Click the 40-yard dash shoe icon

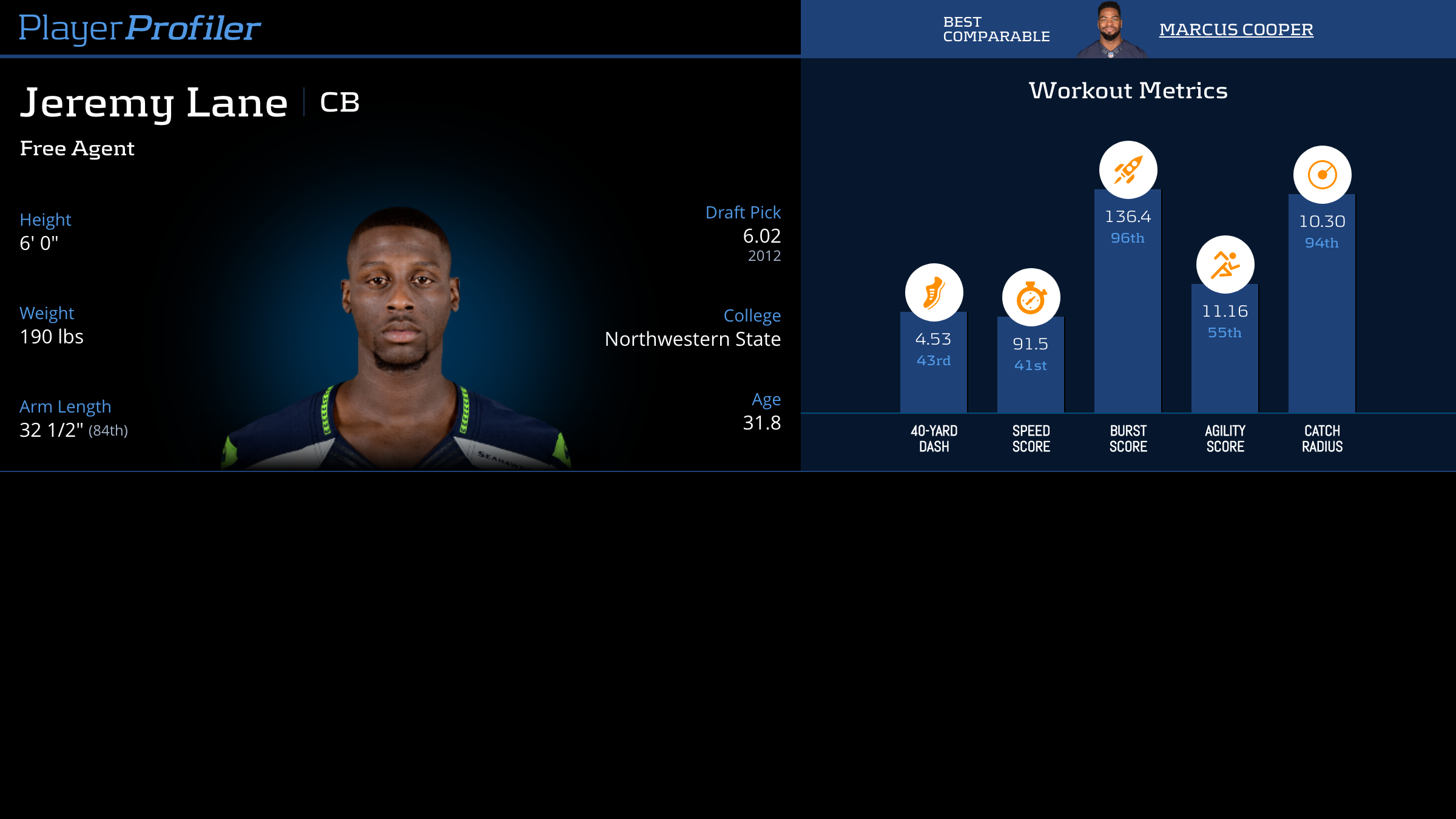934,292
